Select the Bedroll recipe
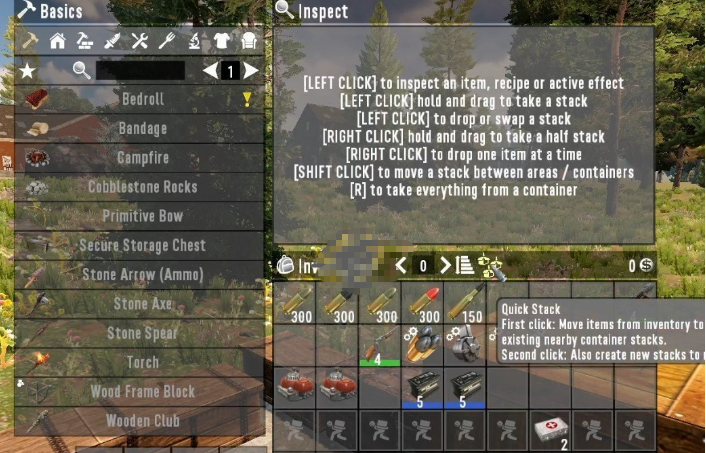 [x=143, y=100]
